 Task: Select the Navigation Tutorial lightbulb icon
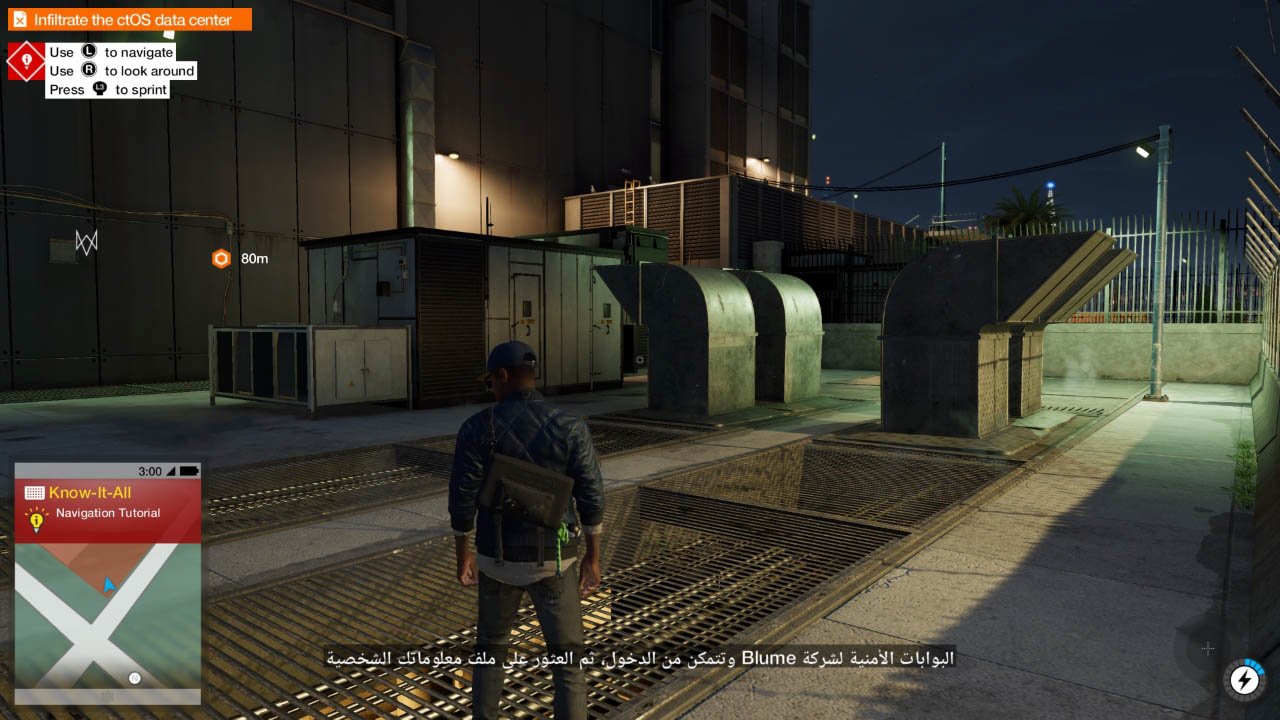pyautogui.click(x=36, y=519)
